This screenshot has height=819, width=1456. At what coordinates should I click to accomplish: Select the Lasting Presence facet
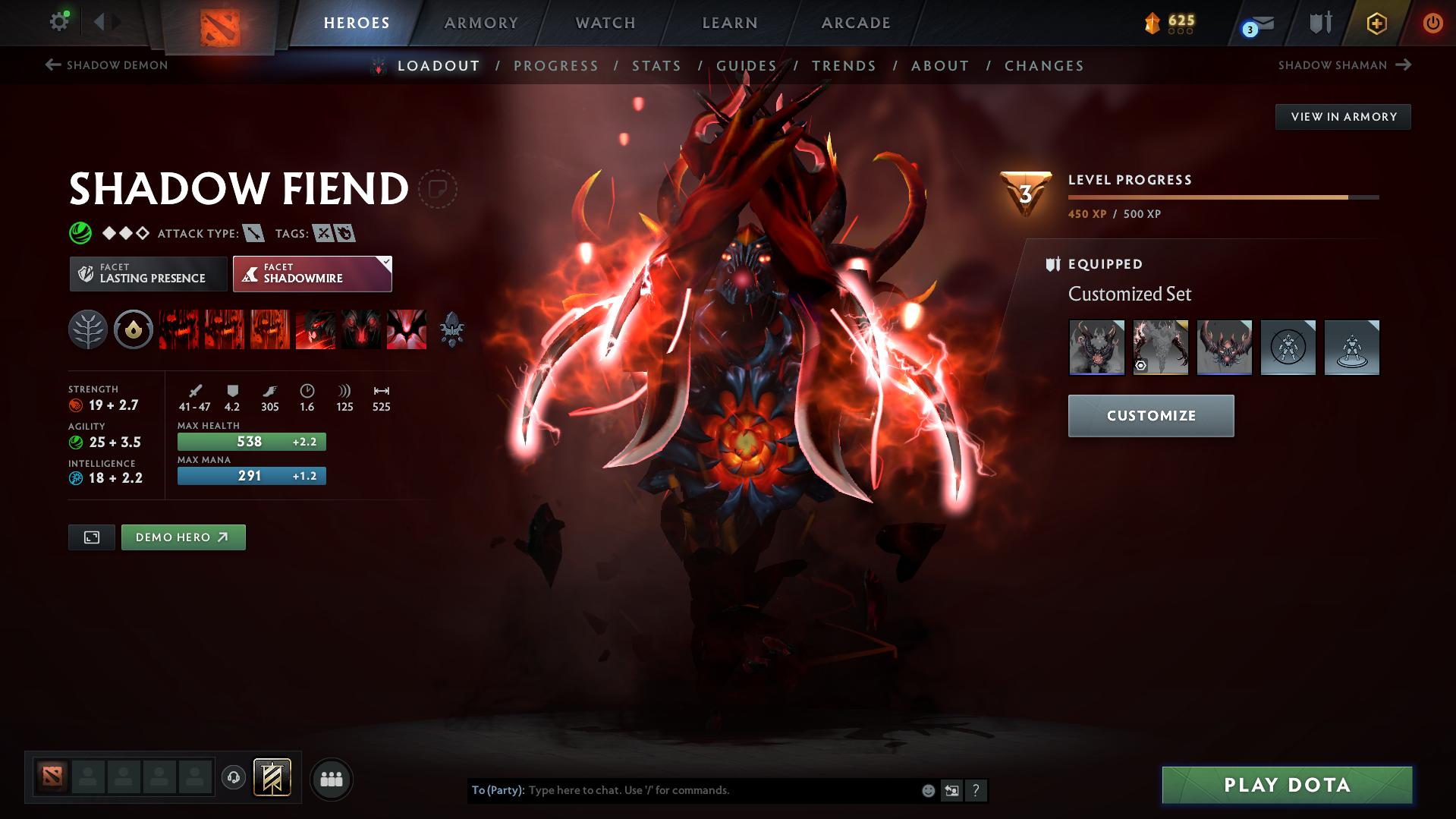pyautogui.click(x=149, y=274)
